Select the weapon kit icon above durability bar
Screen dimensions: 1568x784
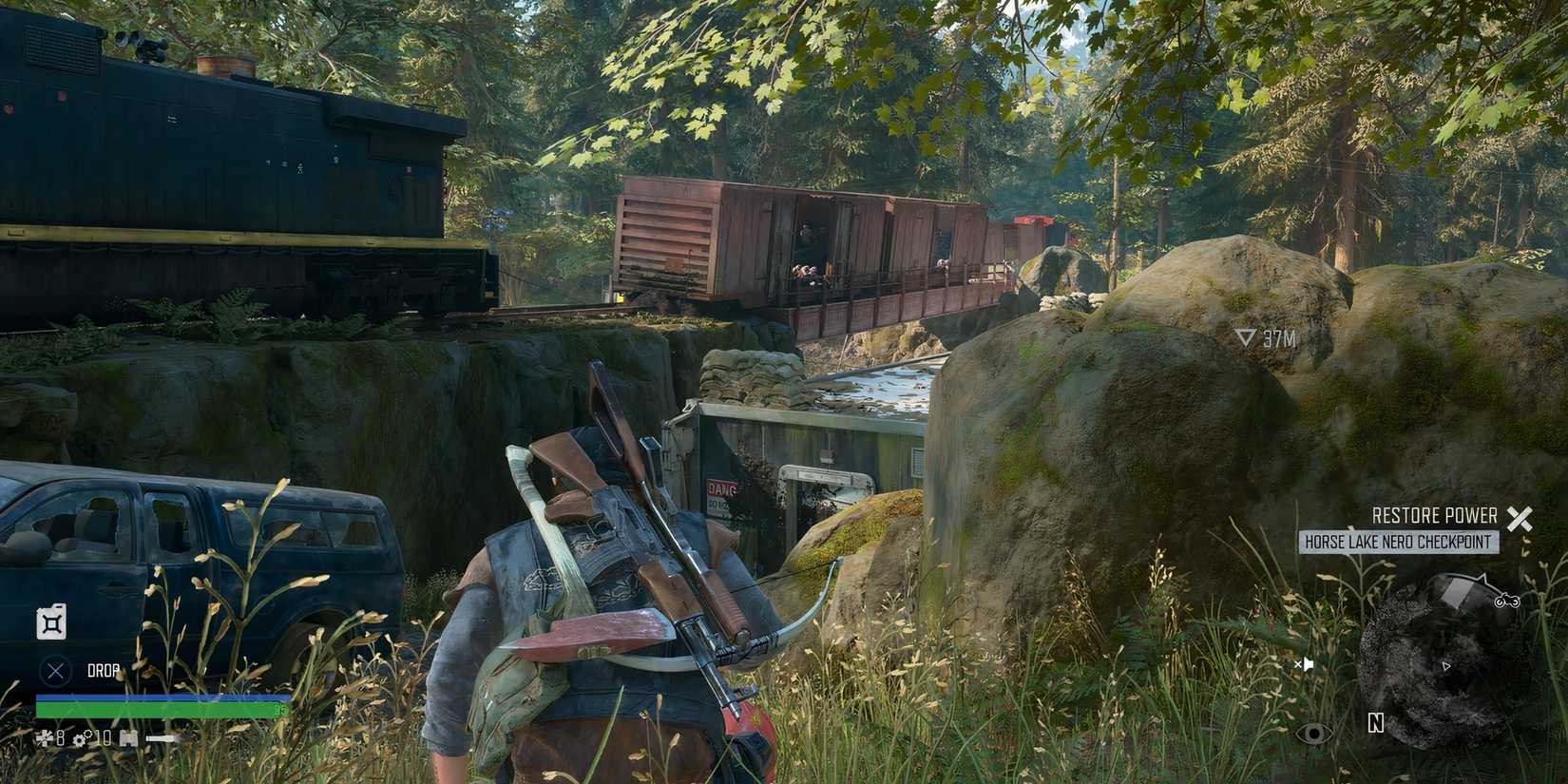click(127, 739)
